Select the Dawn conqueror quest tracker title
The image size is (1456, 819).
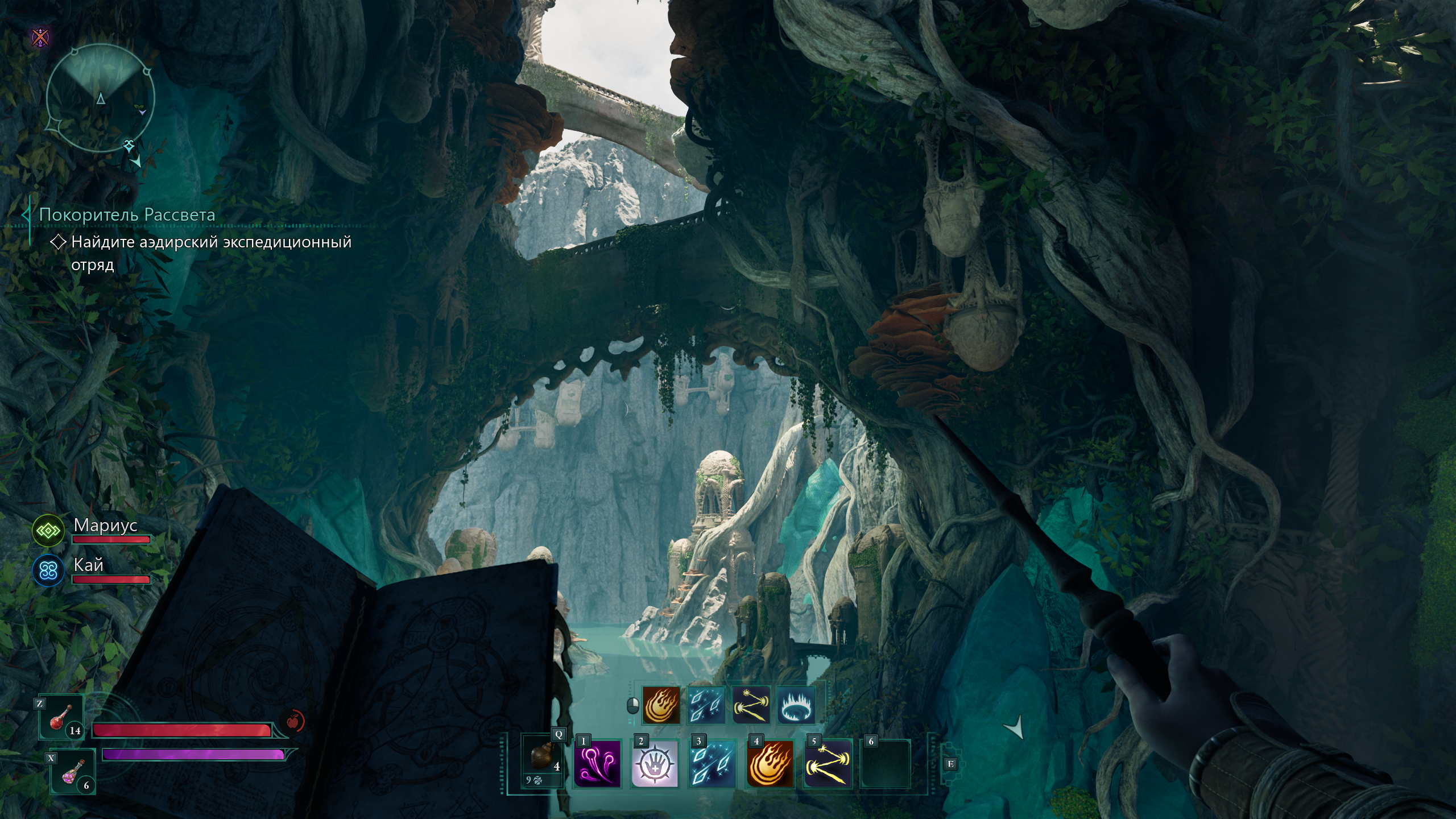click(127, 215)
